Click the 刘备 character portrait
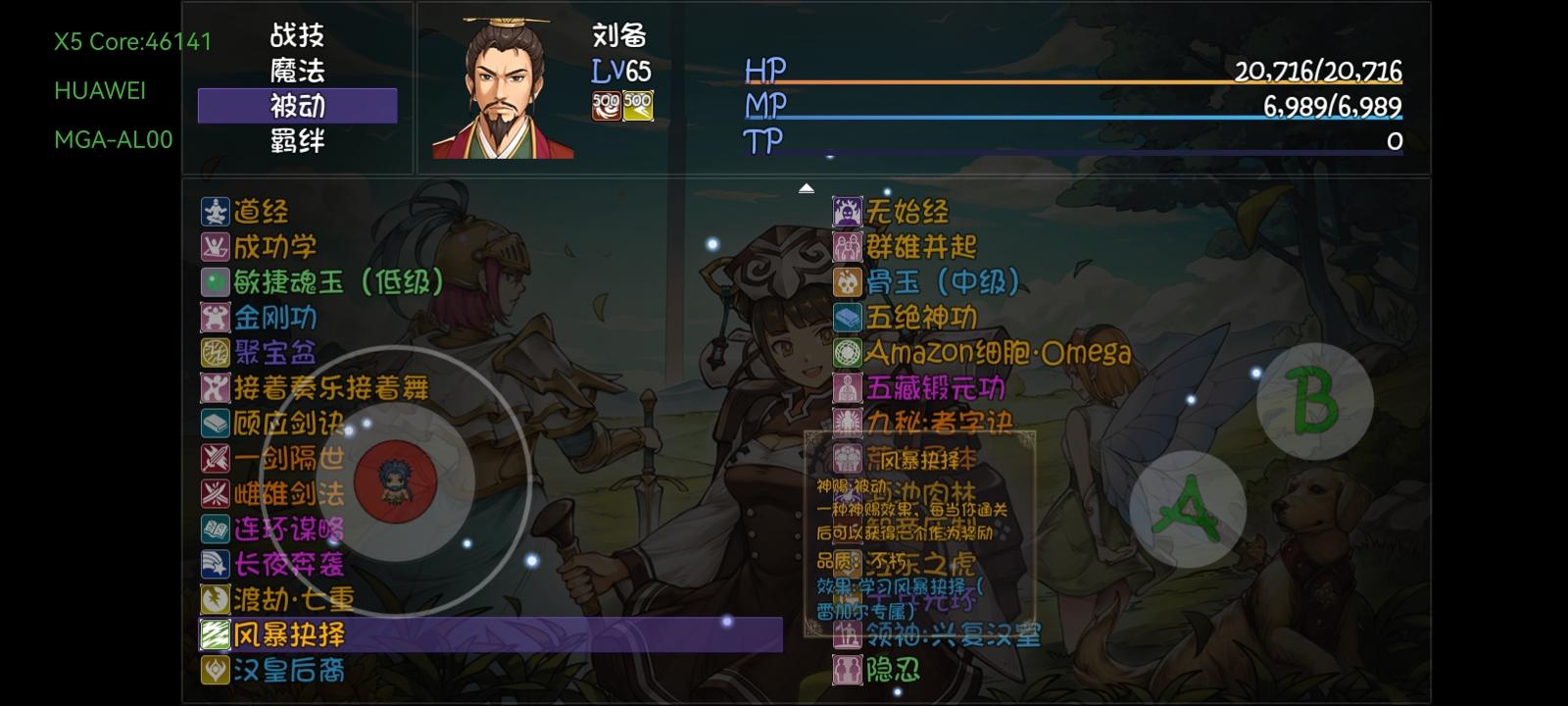This screenshot has width=1568, height=706. point(502,86)
